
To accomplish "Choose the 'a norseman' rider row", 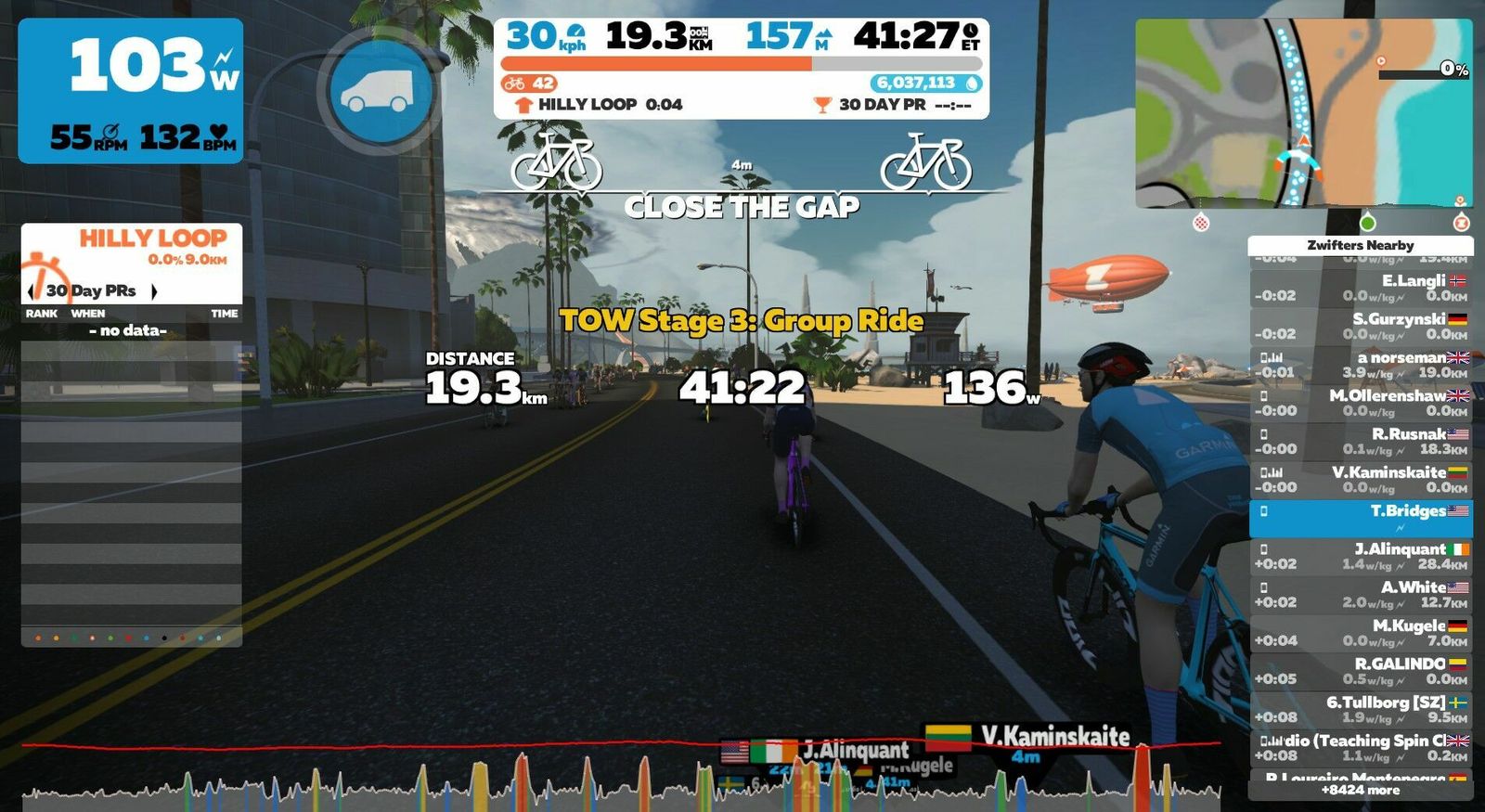I will click(x=1361, y=365).
